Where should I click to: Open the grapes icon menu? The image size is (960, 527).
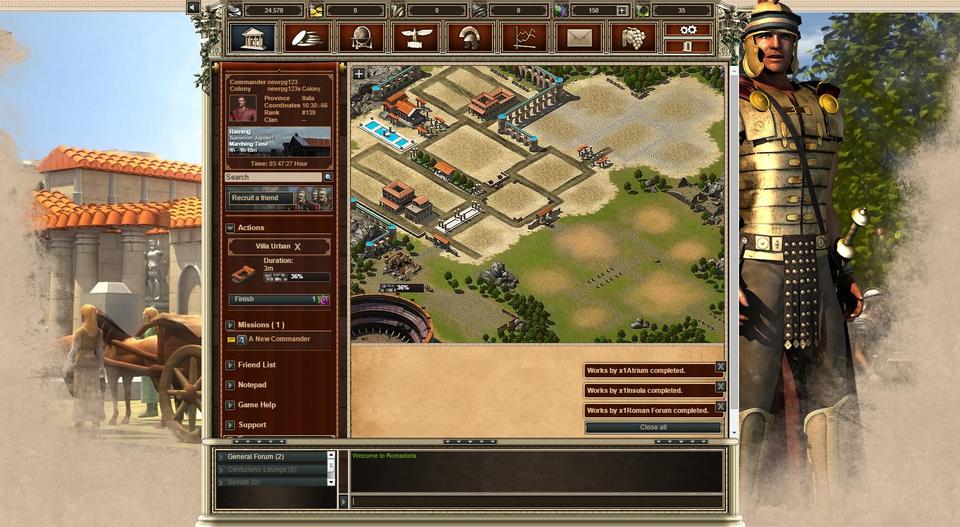(x=633, y=38)
